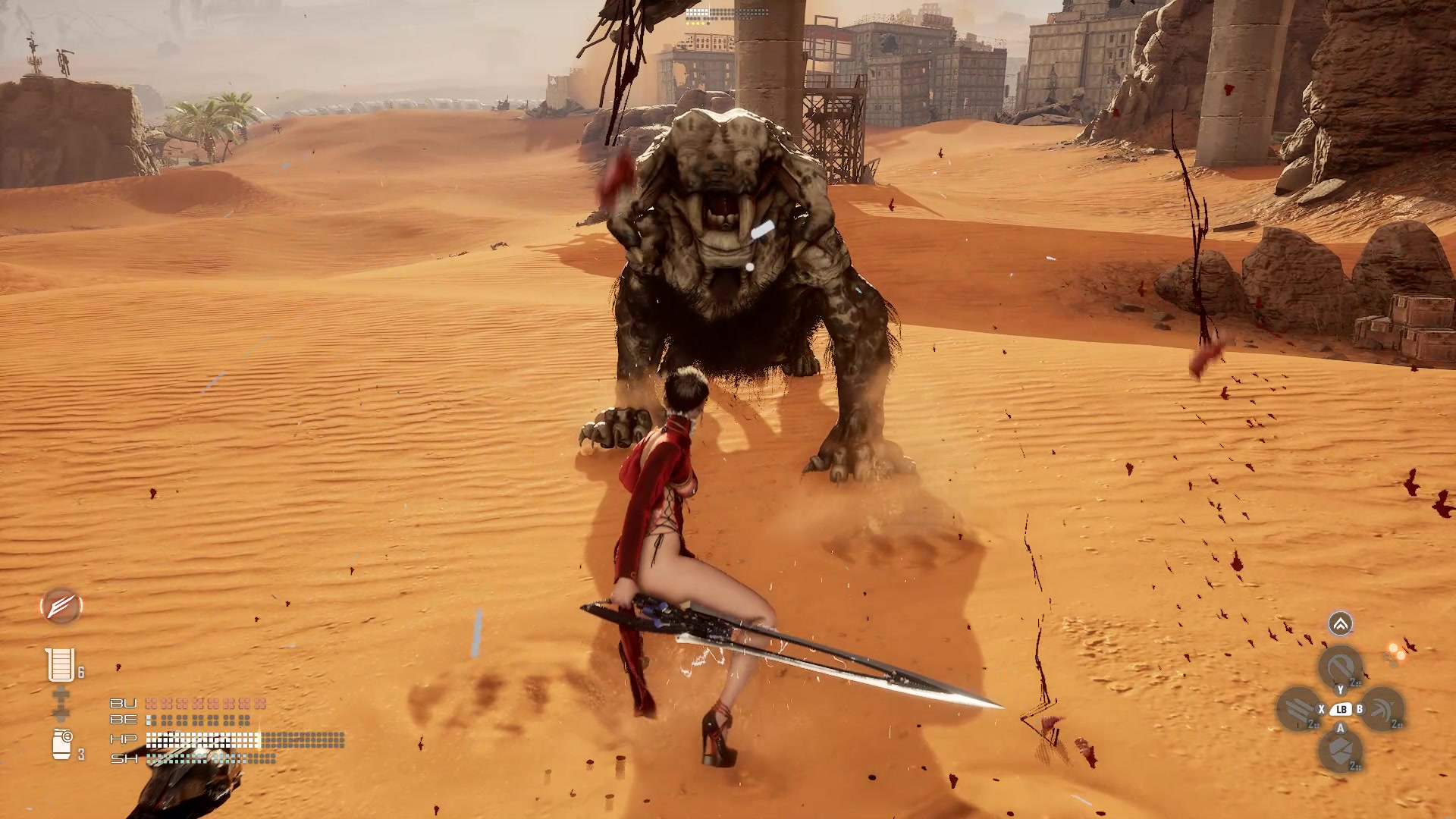1456x819 pixels.
Task: Click the exospine dumbbell icon below the tumbler
Action: (x=61, y=702)
